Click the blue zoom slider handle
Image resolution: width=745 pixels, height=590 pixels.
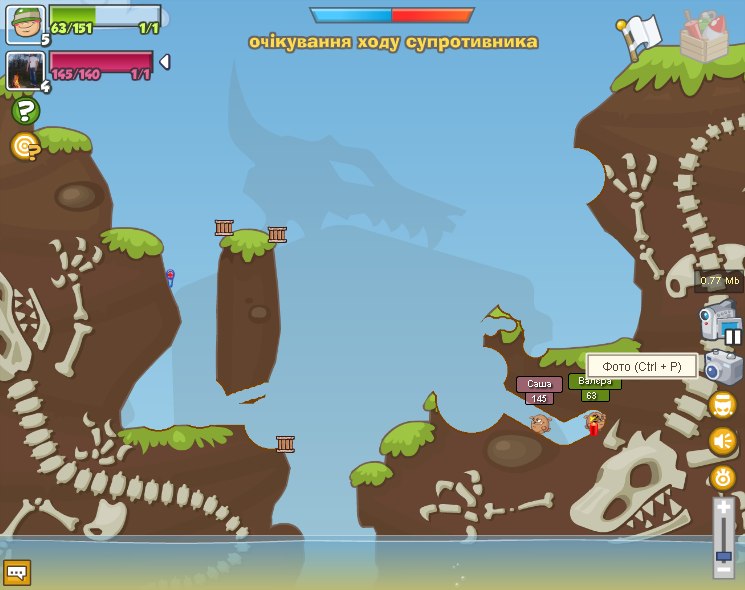[723, 555]
